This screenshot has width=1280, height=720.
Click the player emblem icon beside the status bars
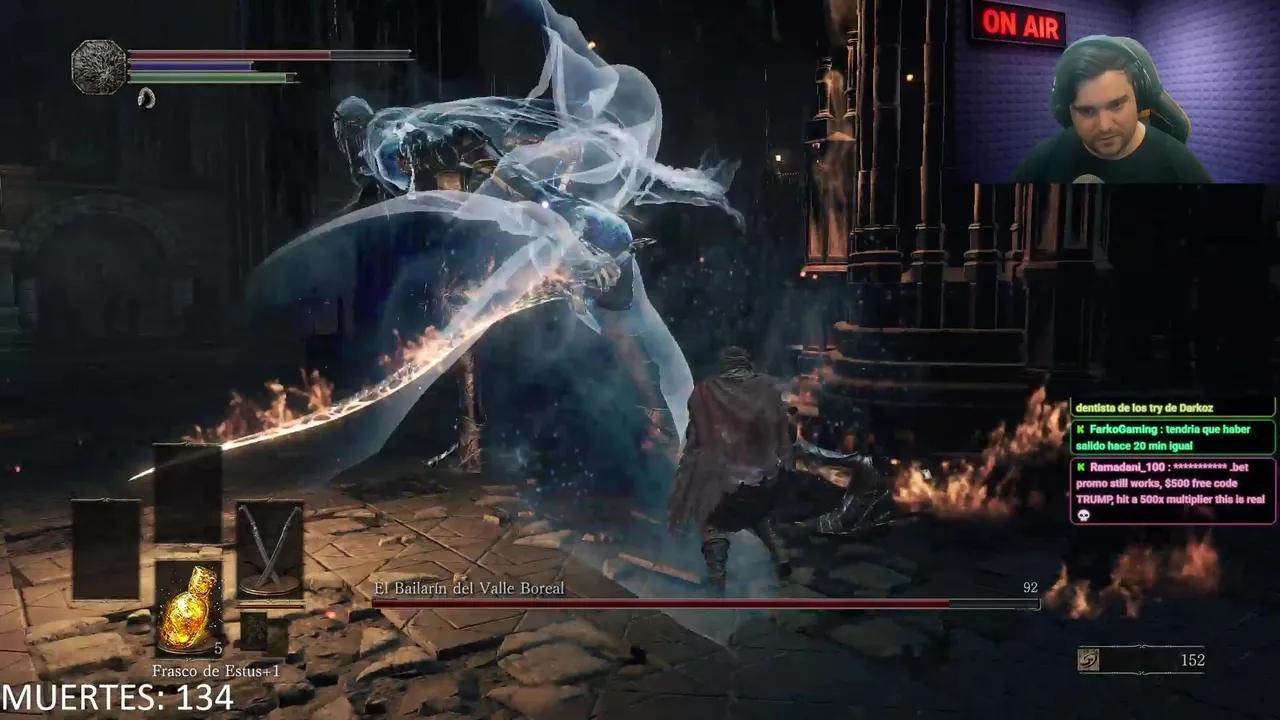(99, 67)
